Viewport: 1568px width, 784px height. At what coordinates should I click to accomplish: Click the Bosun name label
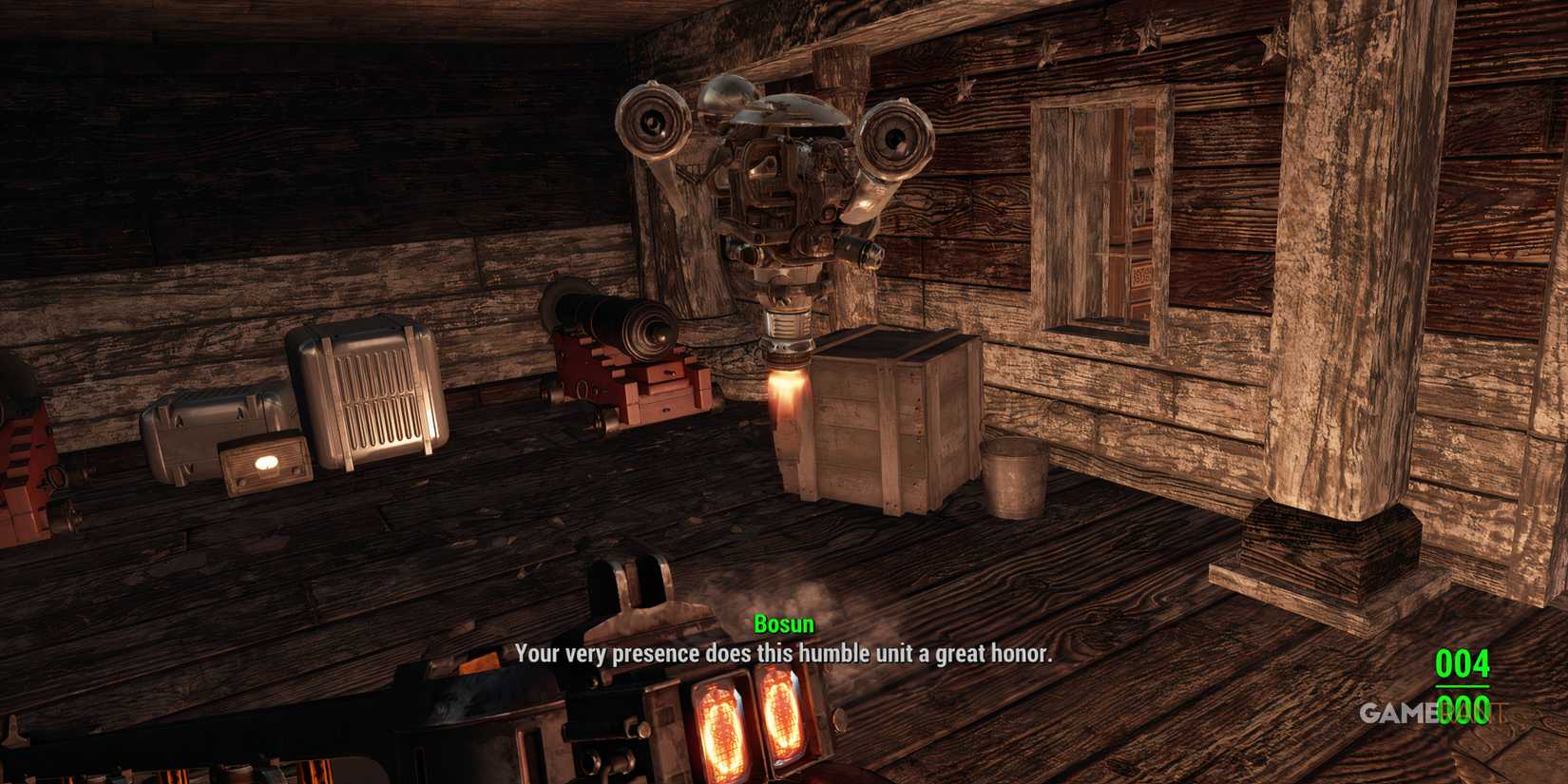782,624
